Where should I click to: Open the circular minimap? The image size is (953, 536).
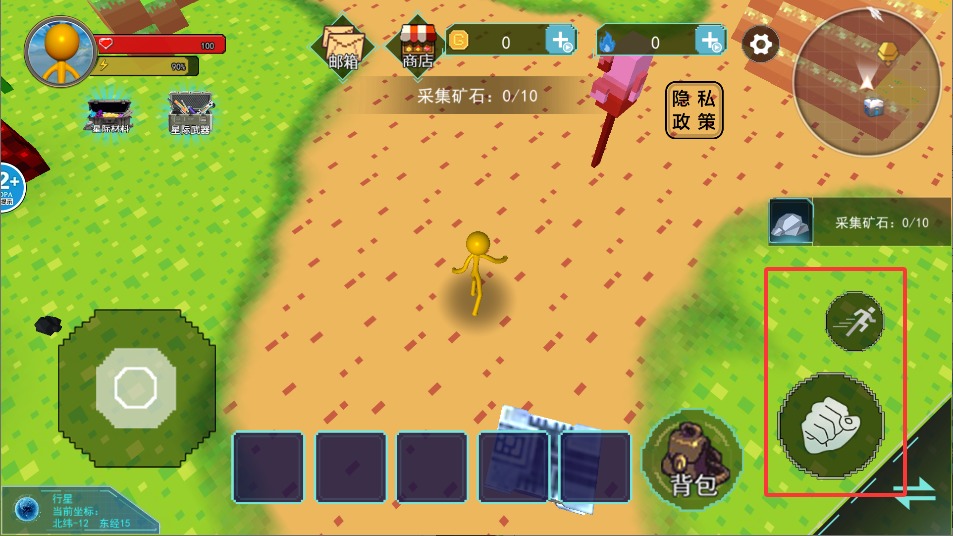point(866,78)
